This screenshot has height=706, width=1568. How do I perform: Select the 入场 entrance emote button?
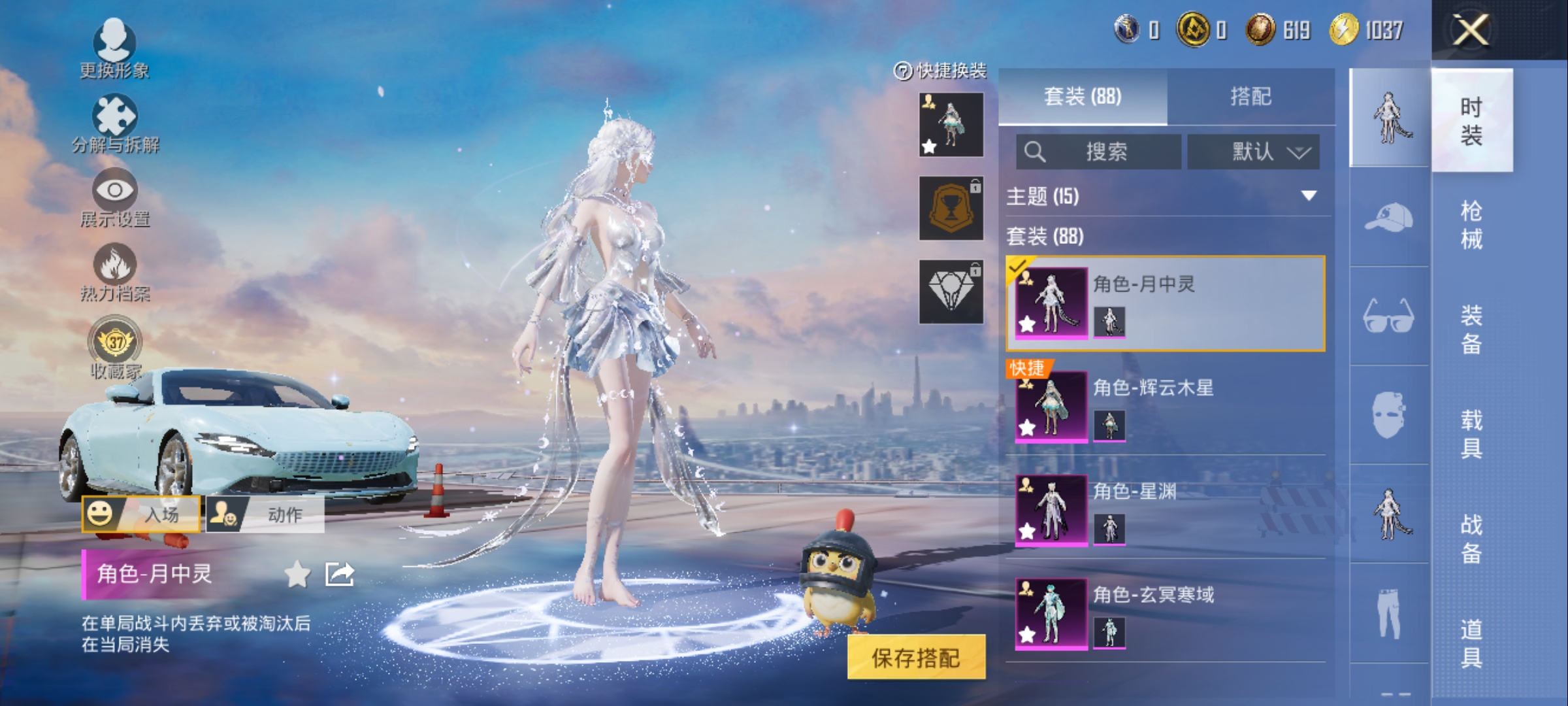(141, 514)
